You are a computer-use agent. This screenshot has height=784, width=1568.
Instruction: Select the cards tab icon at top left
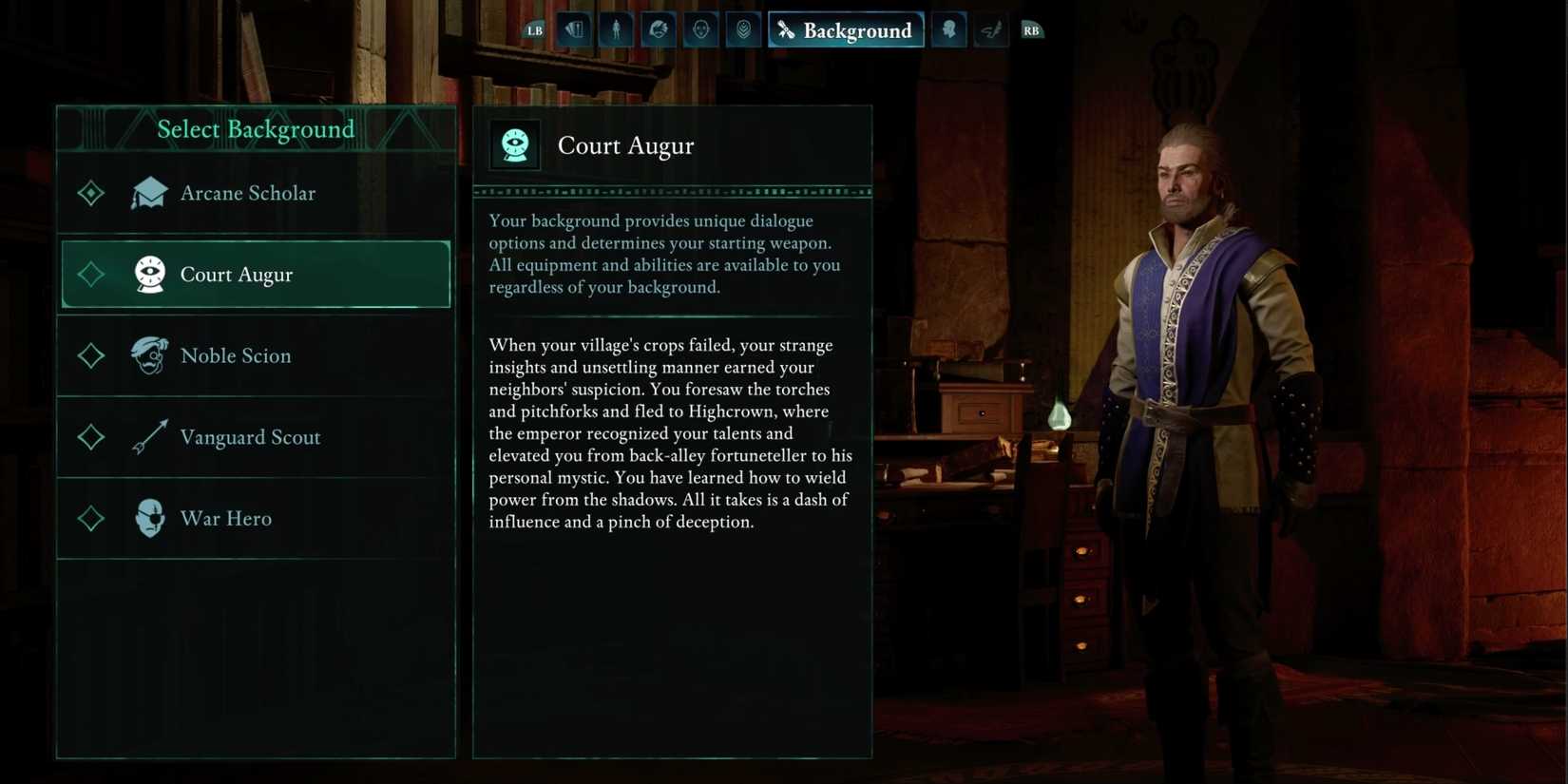pos(574,29)
